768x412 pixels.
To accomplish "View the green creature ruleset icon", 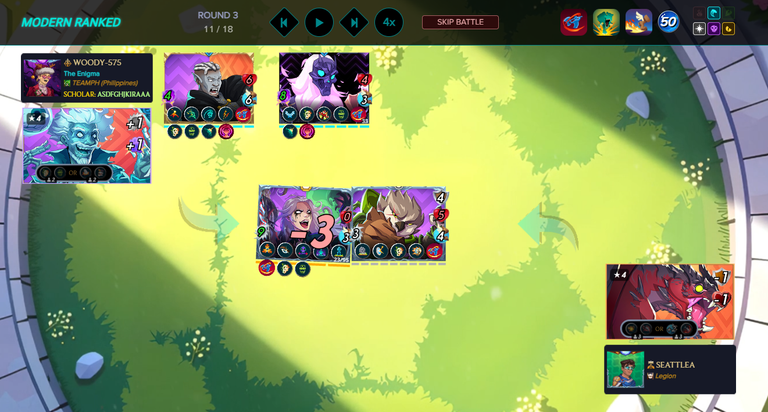I will pyautogui.click(x=606, y=22).
